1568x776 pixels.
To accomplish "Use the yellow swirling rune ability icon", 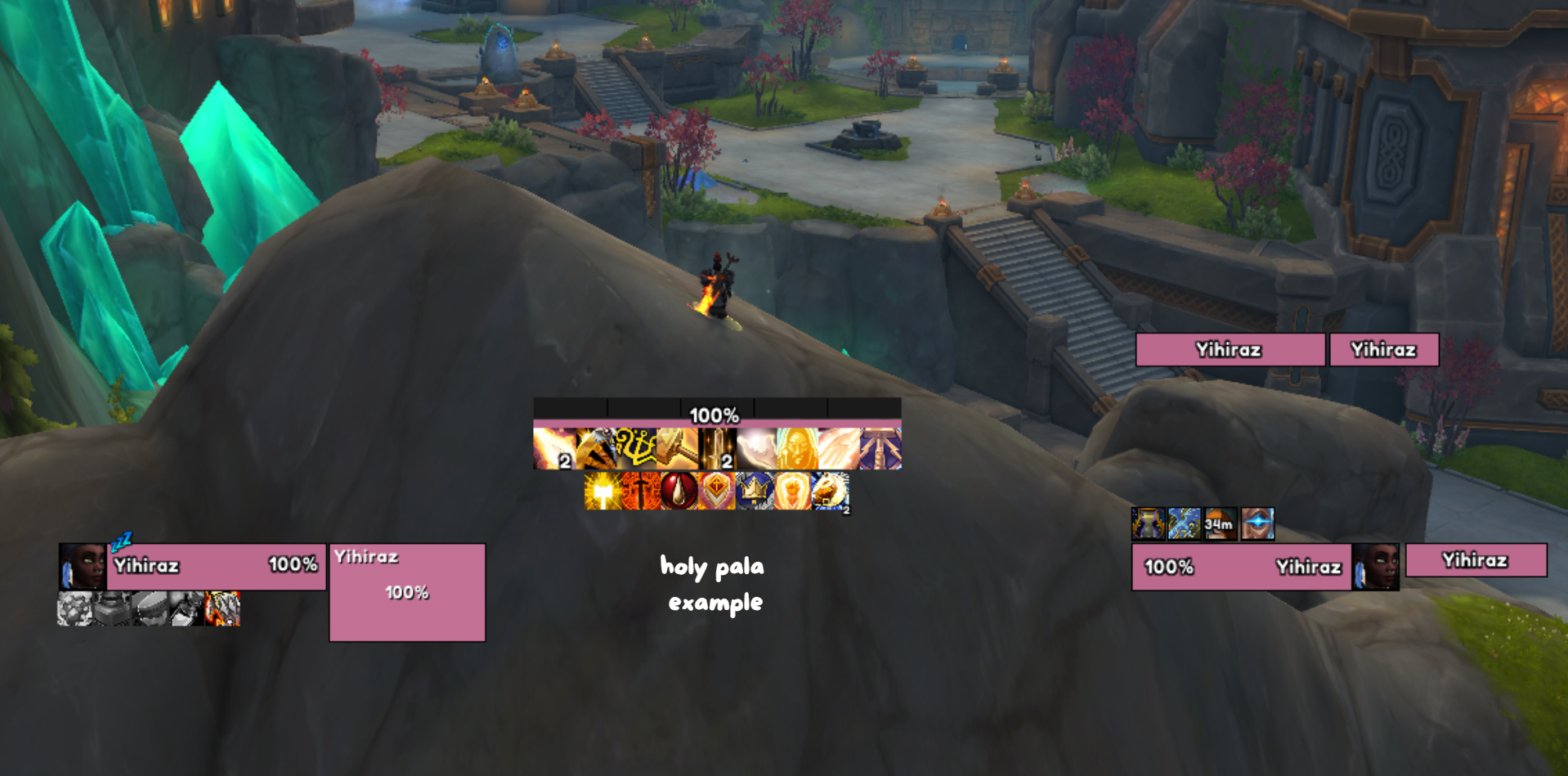I will point(636,449).
